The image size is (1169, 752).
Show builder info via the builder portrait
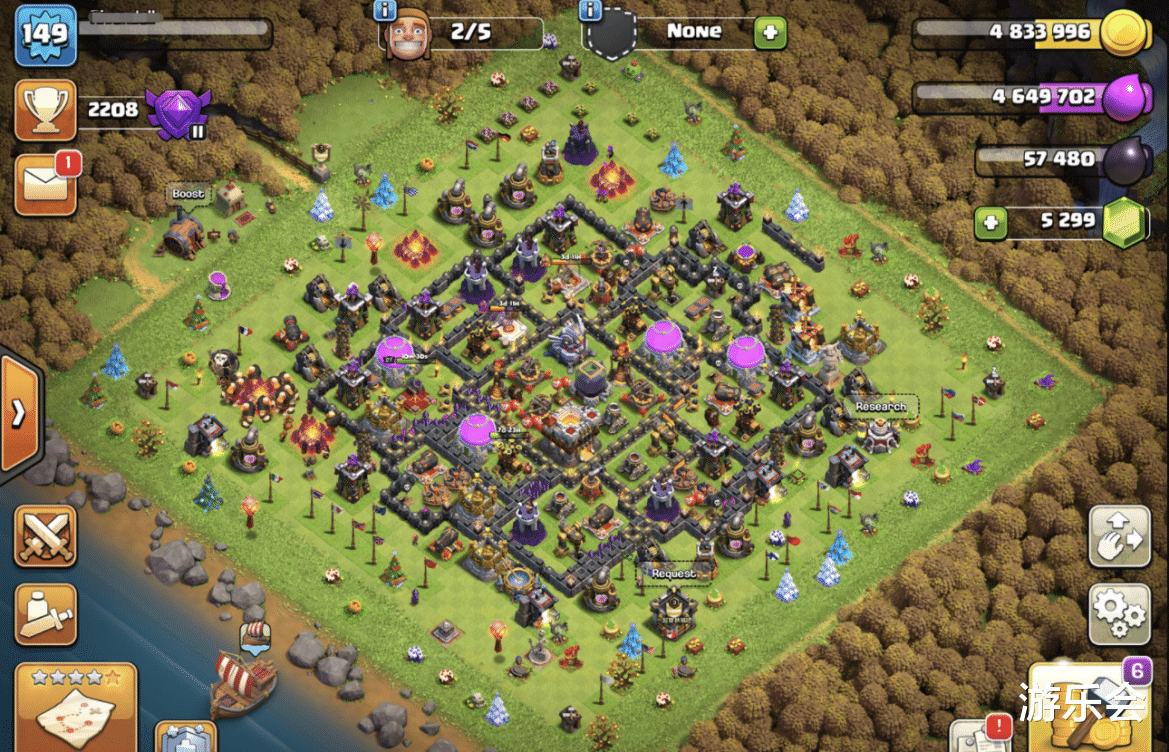pyautogui.click(x=407, y=36)
